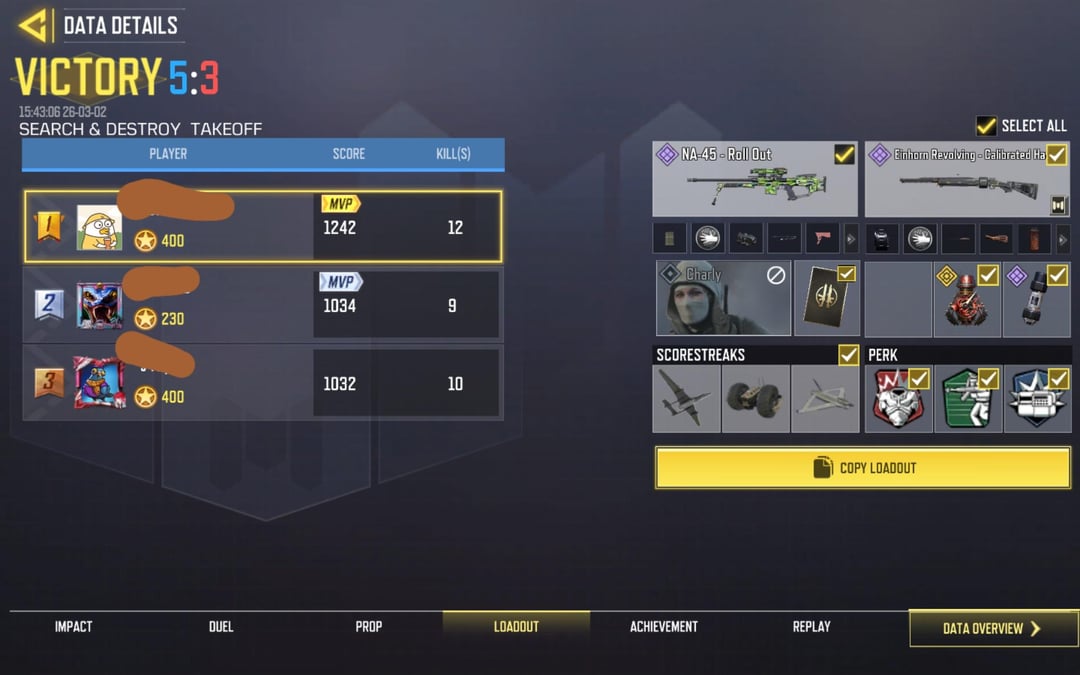Open the Prop tab
Screen dimensions: 1080x675
tap(369, 627)
